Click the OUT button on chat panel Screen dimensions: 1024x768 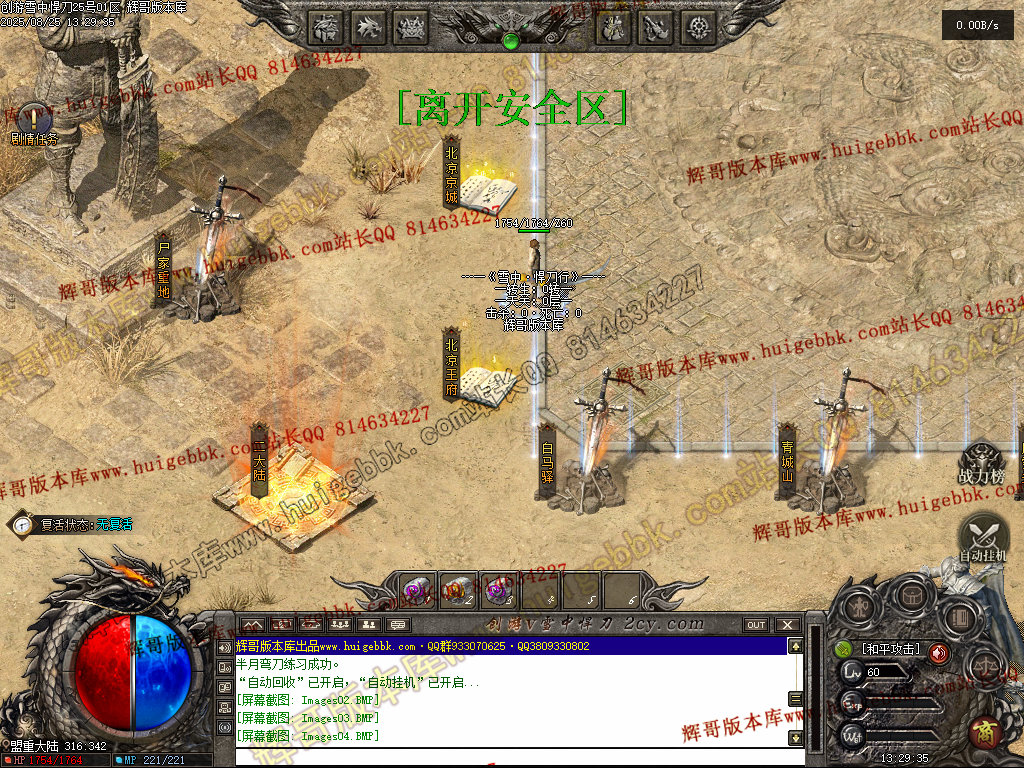coord(756,625)
